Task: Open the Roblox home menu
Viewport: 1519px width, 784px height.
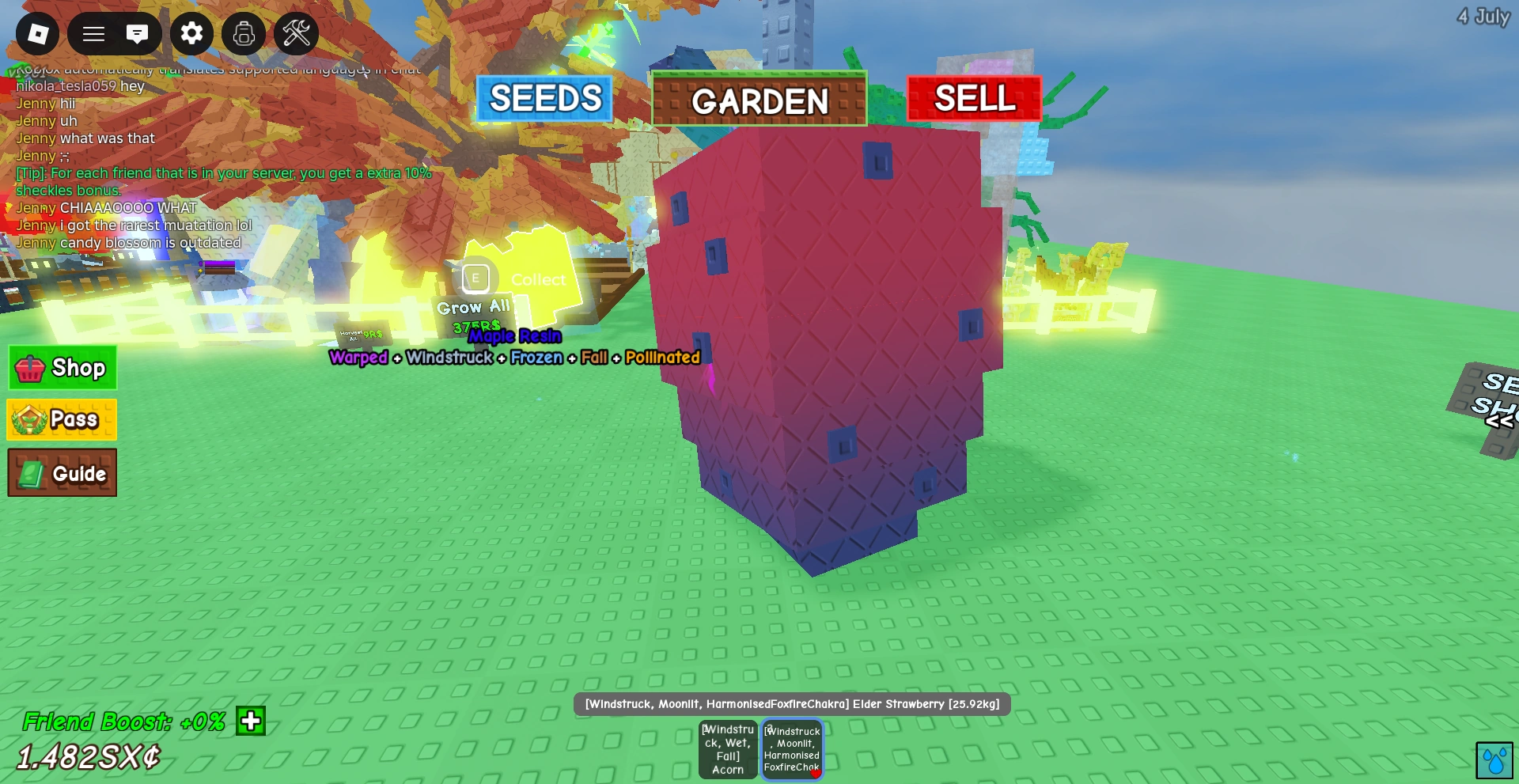Action: (x=37, y=34)
